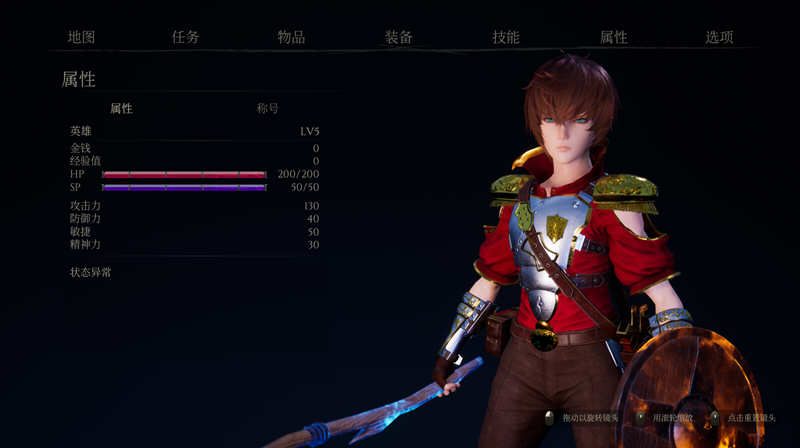Screen dimensions: 800x448
Task: Open the 地图 map tab
Action: coord(82,37)
